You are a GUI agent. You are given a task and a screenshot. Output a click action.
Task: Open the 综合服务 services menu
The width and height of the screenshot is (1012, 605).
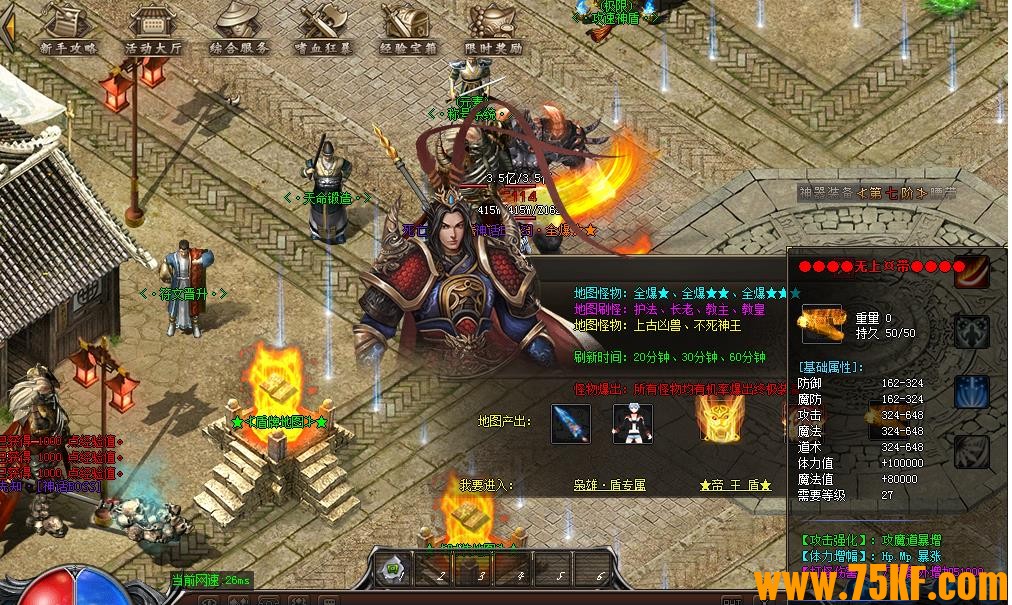pos(239,29)
